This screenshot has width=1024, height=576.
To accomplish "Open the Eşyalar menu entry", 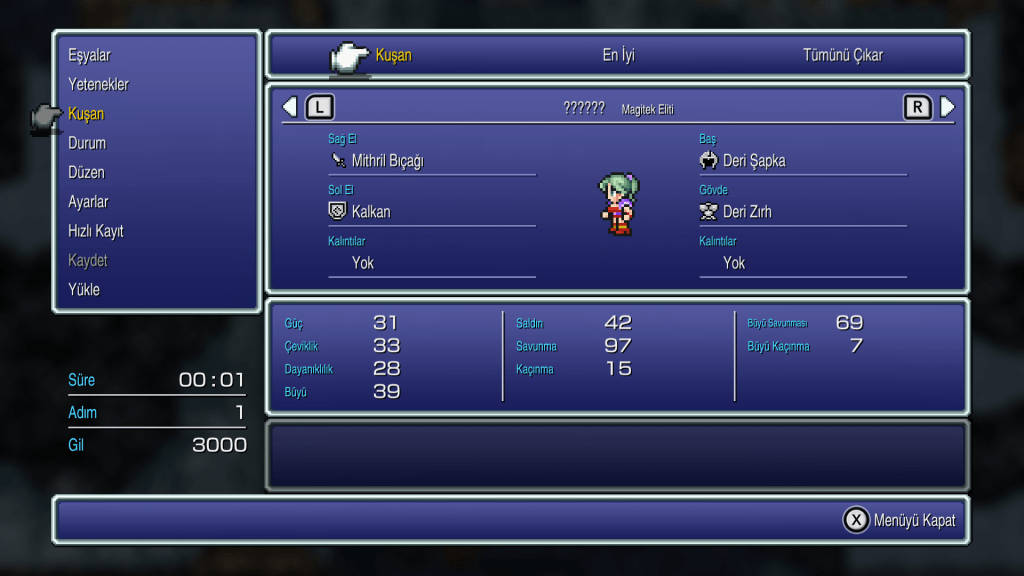I will point(89,55).
